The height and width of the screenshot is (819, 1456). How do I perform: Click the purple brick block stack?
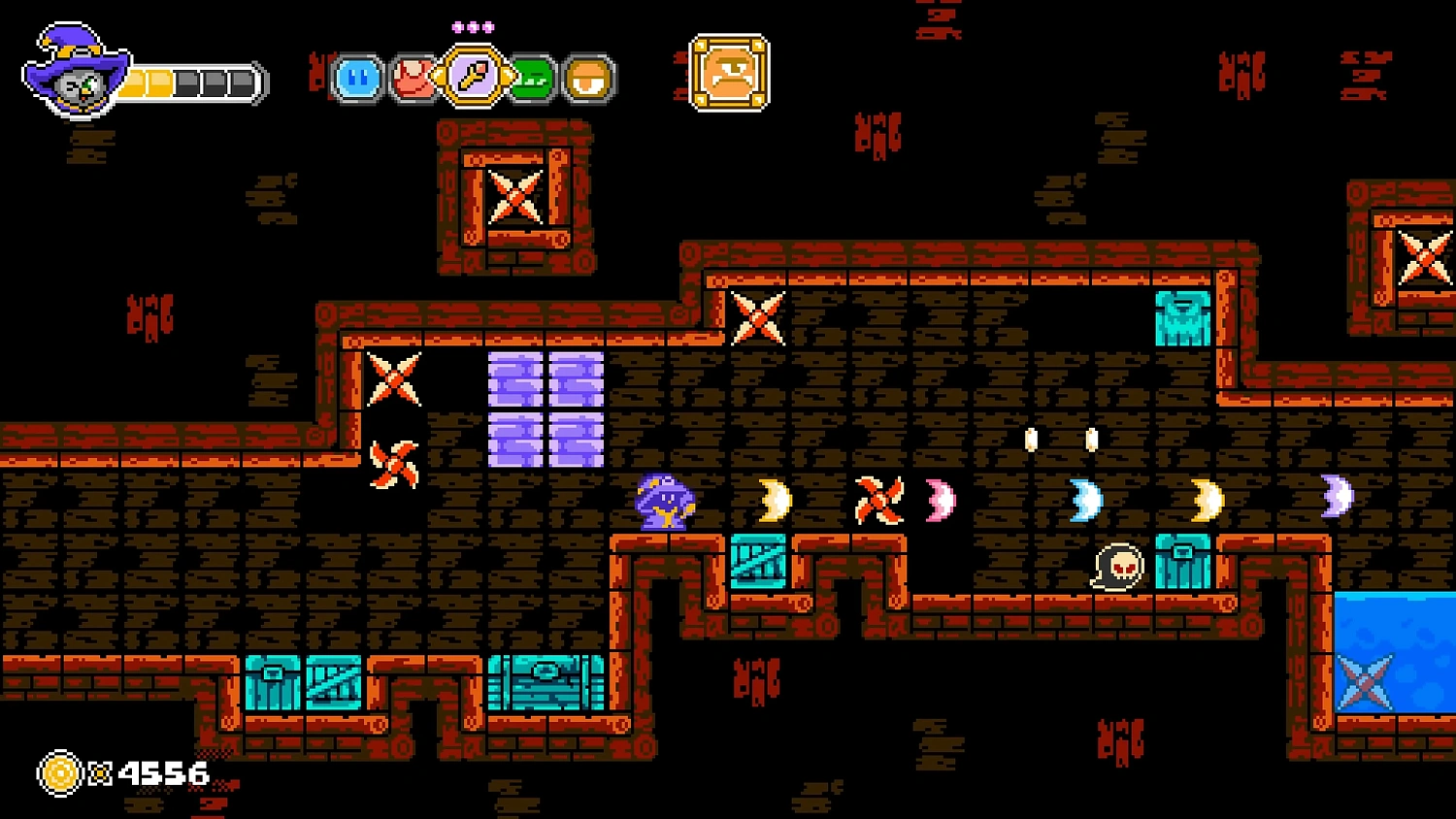pos(546,409)
